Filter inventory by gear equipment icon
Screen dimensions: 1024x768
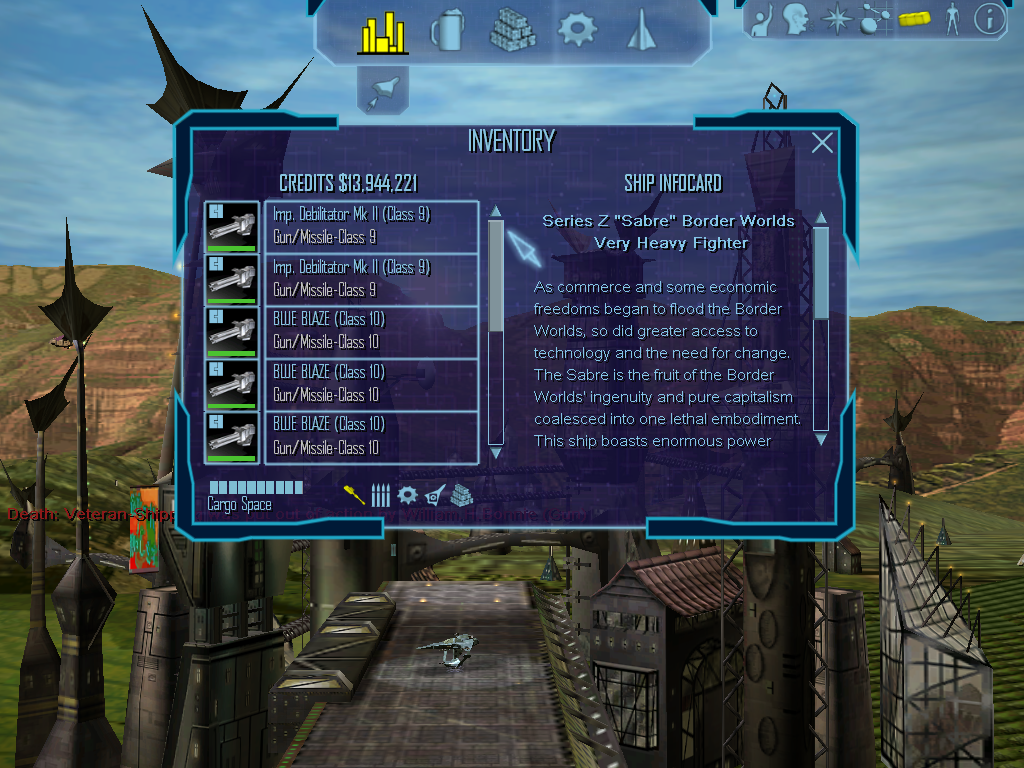pyautogui.click(x=407, y=494)
